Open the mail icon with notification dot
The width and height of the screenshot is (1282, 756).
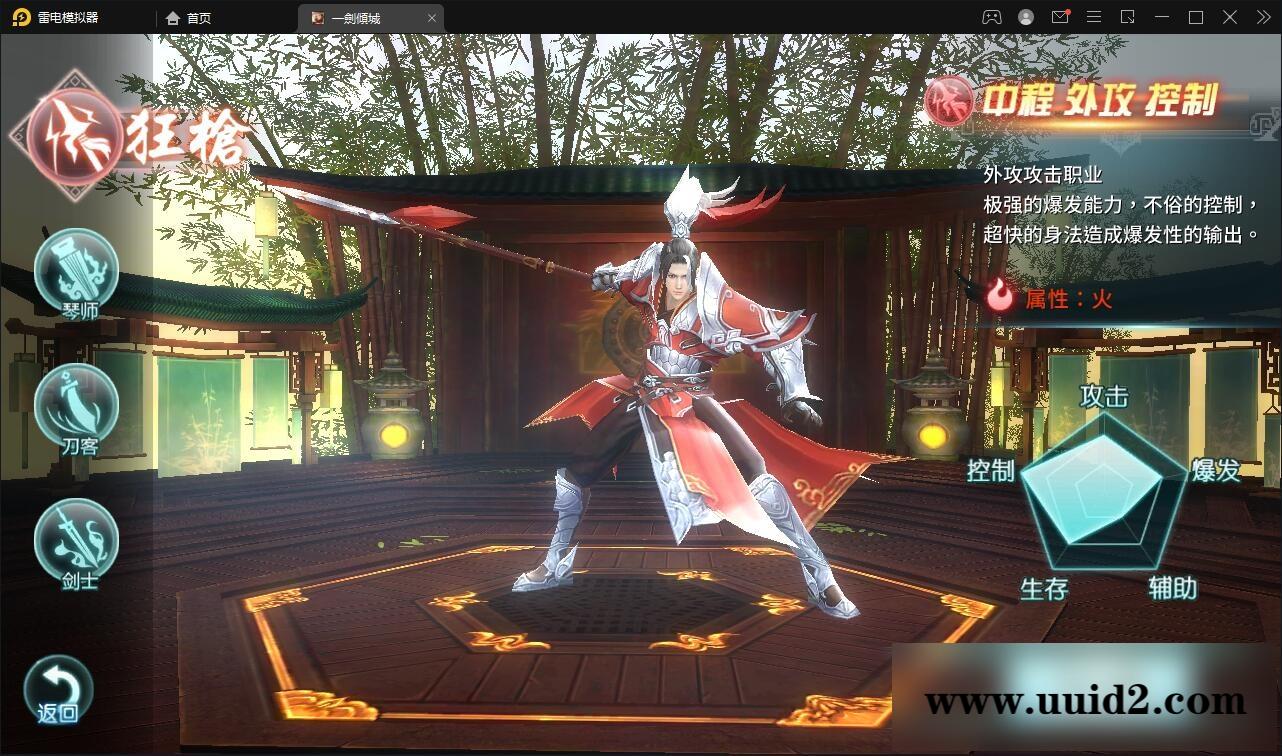click(1061, 17)
